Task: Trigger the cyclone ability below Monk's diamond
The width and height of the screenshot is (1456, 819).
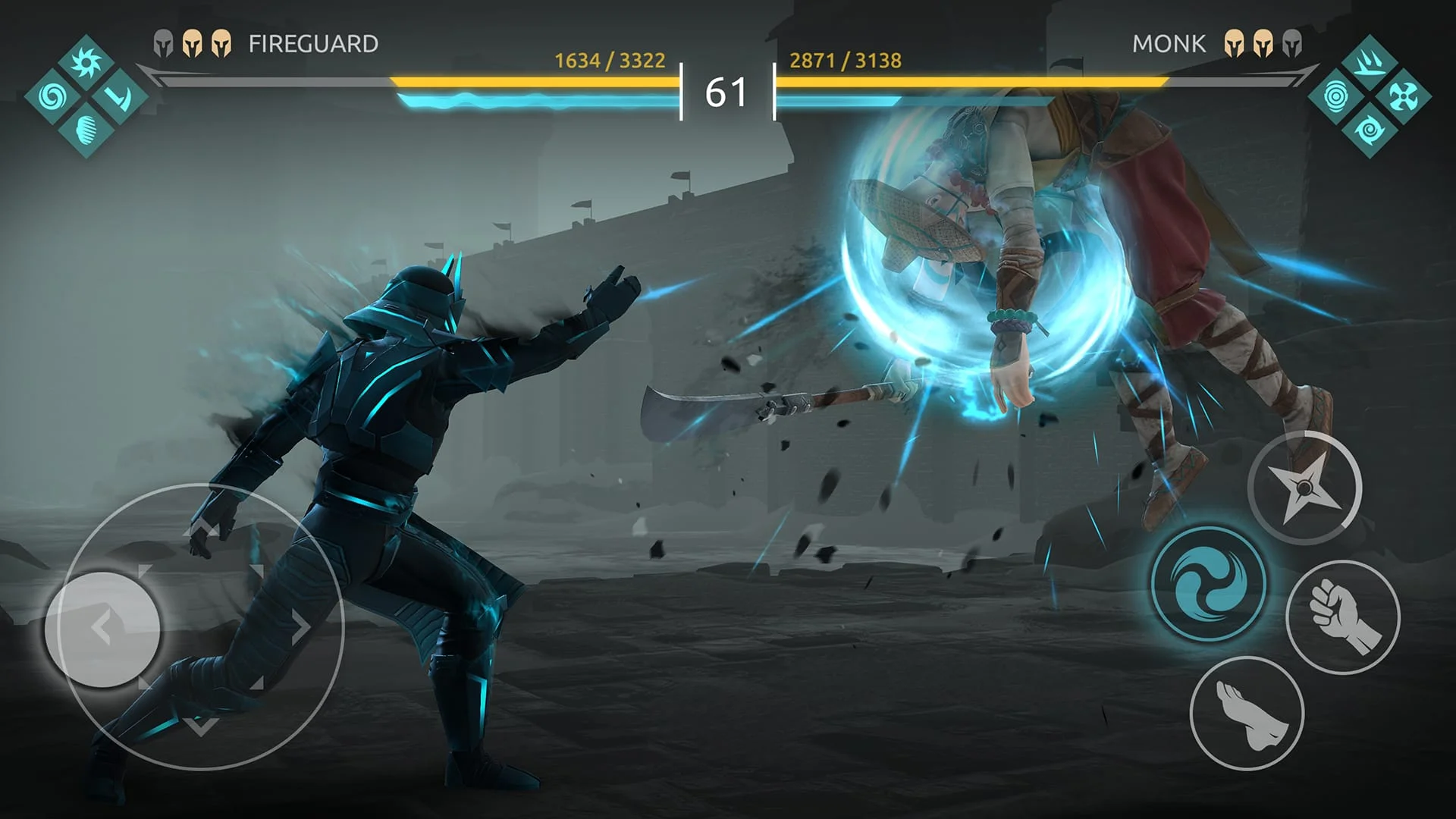Action: (x=1370, y=130)
